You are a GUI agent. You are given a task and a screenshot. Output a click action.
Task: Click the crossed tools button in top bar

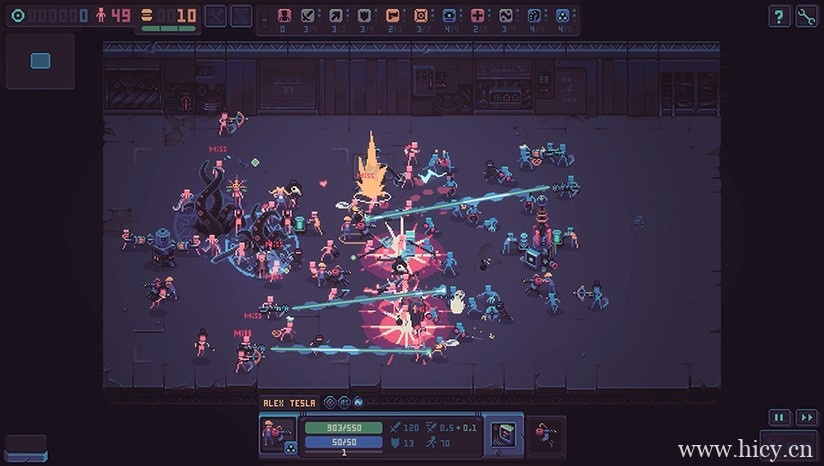[x=215, y=16]
